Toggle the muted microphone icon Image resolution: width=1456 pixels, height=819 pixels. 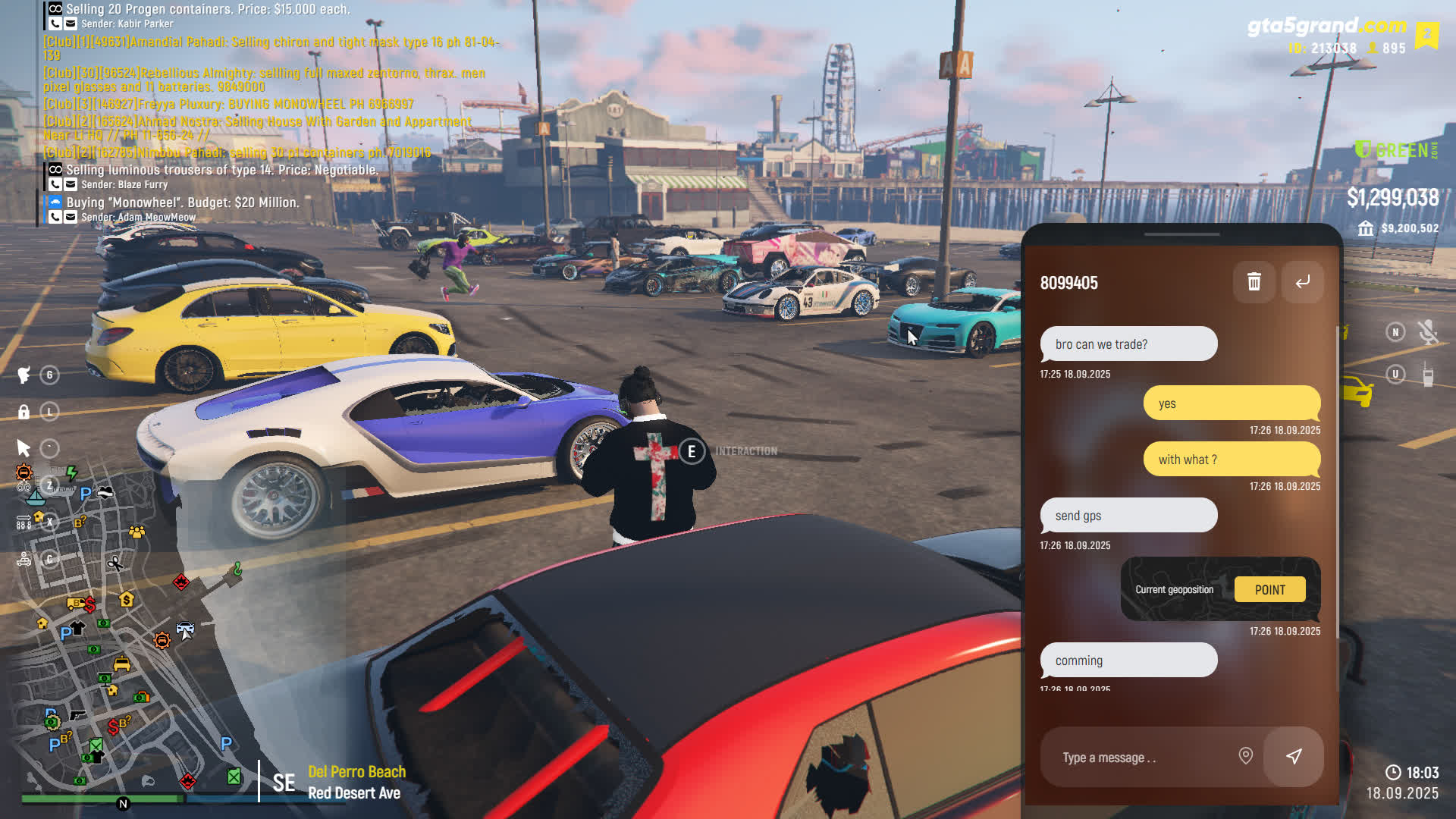pos(1428,332)
